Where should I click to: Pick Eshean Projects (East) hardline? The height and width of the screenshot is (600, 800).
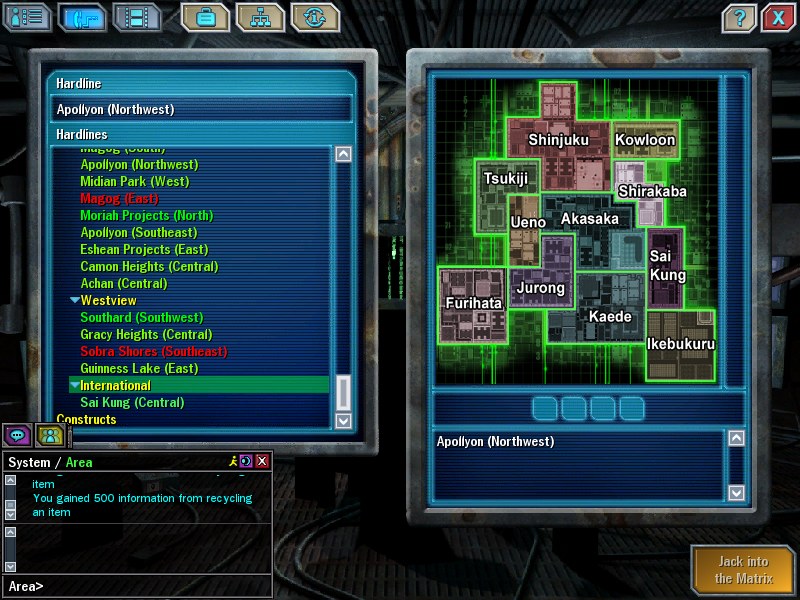144,250
